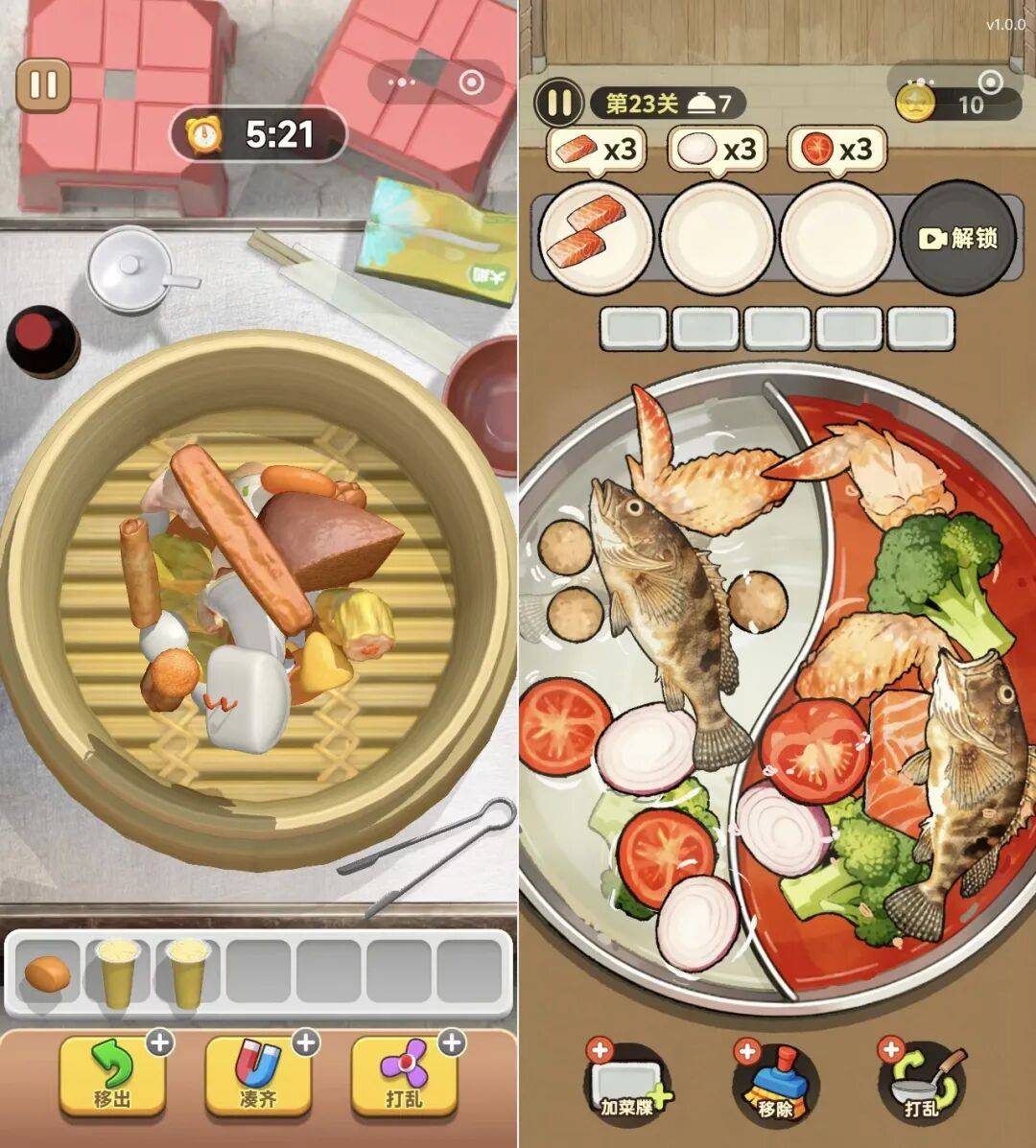
Task: Pause using the square wooden pause button
Action: point(43,85)
